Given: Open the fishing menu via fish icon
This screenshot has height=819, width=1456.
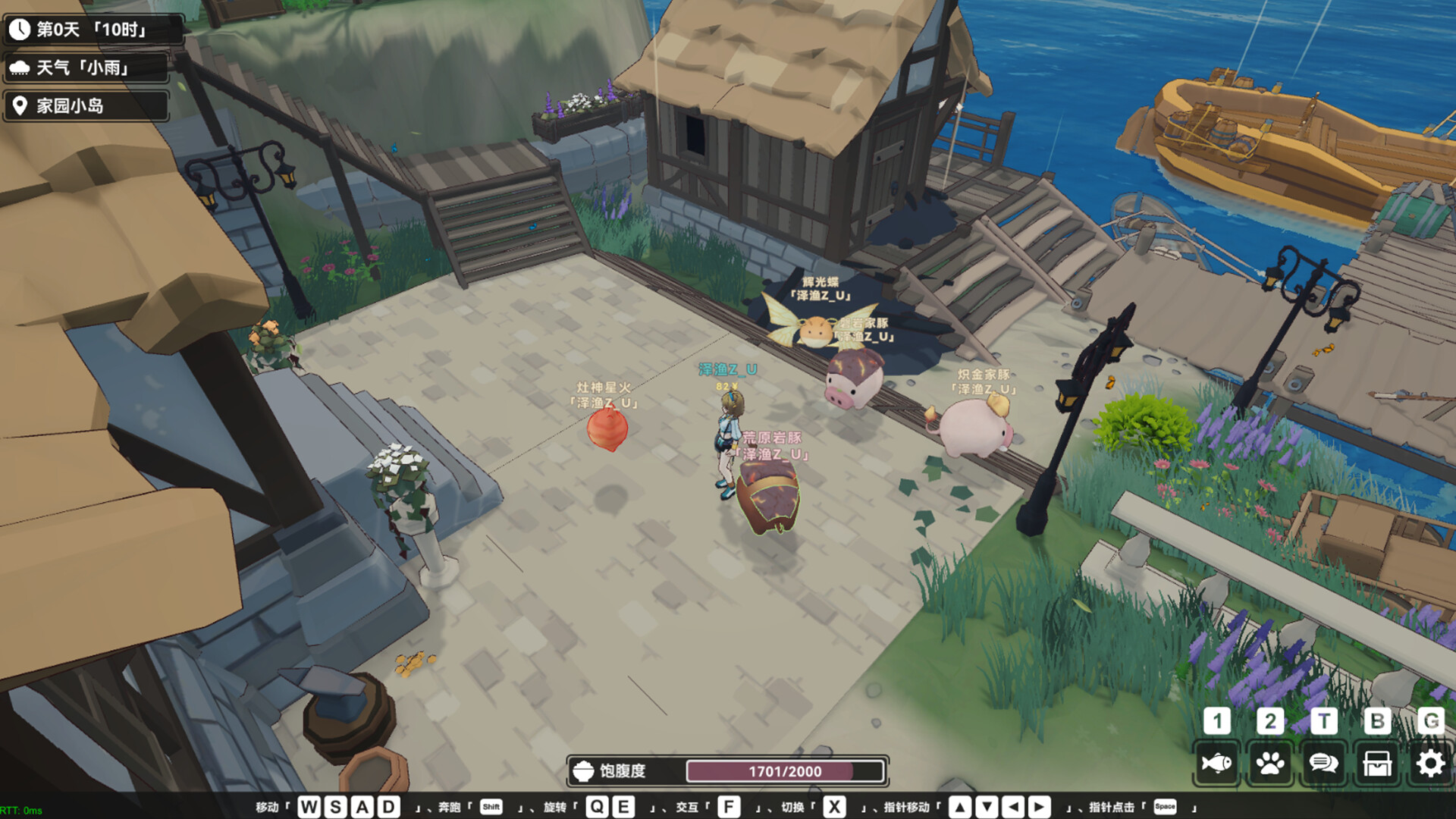Looking at the screenshot, I should [x=1216, y=763].
